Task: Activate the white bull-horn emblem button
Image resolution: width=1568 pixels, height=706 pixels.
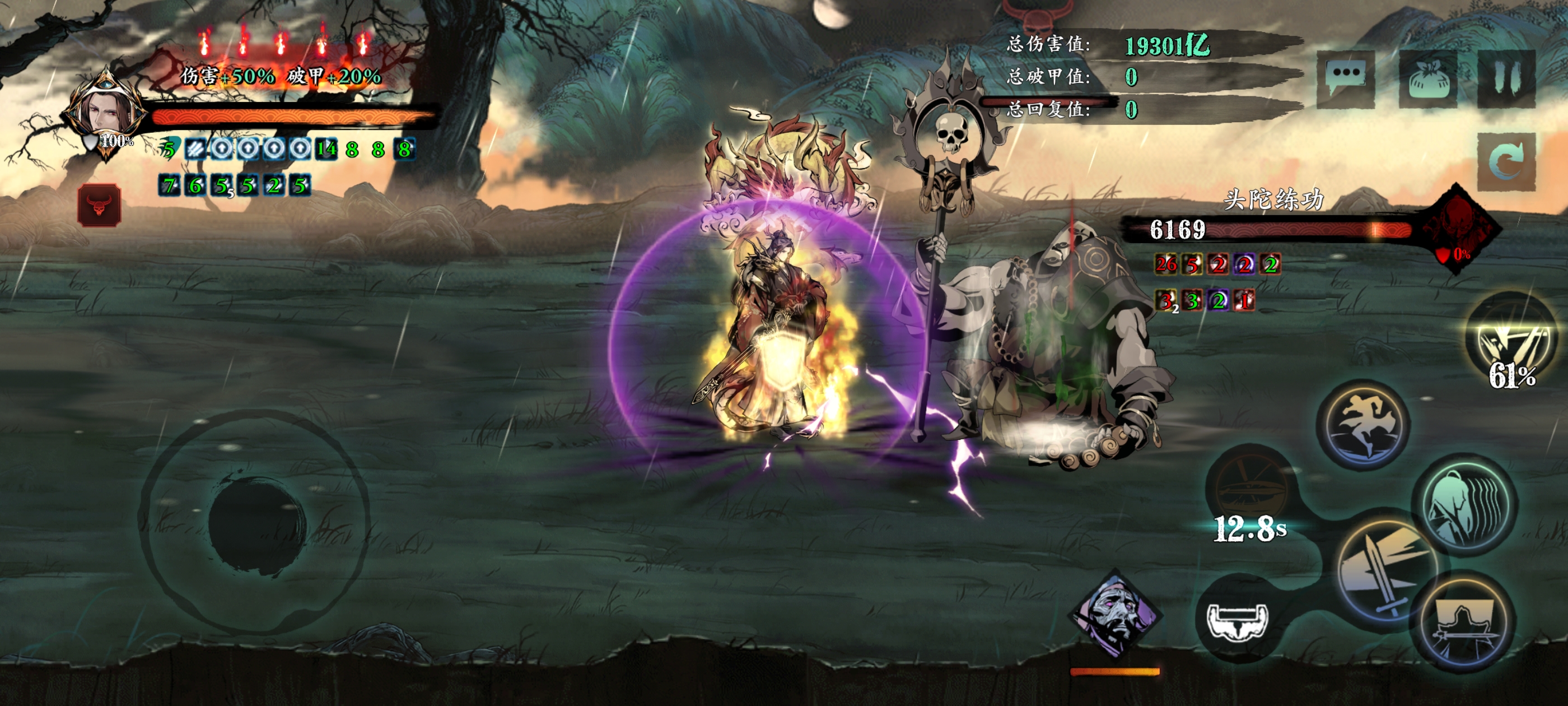Action: pyautogui.click(x=1238, y=620)
